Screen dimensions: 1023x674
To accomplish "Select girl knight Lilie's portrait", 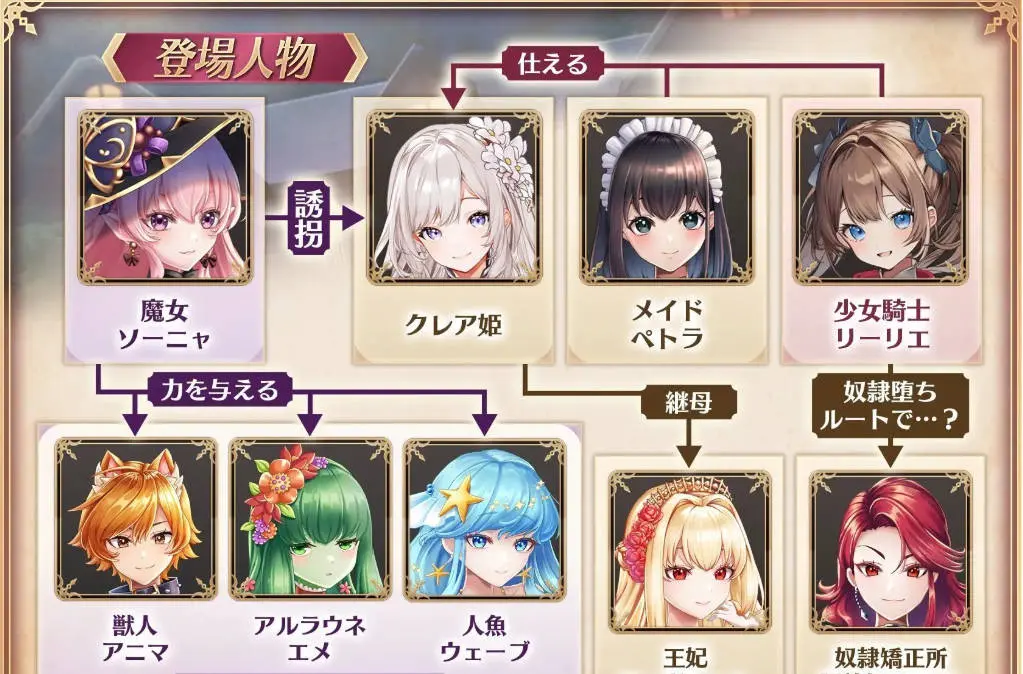I will click(x=881, y=198).
